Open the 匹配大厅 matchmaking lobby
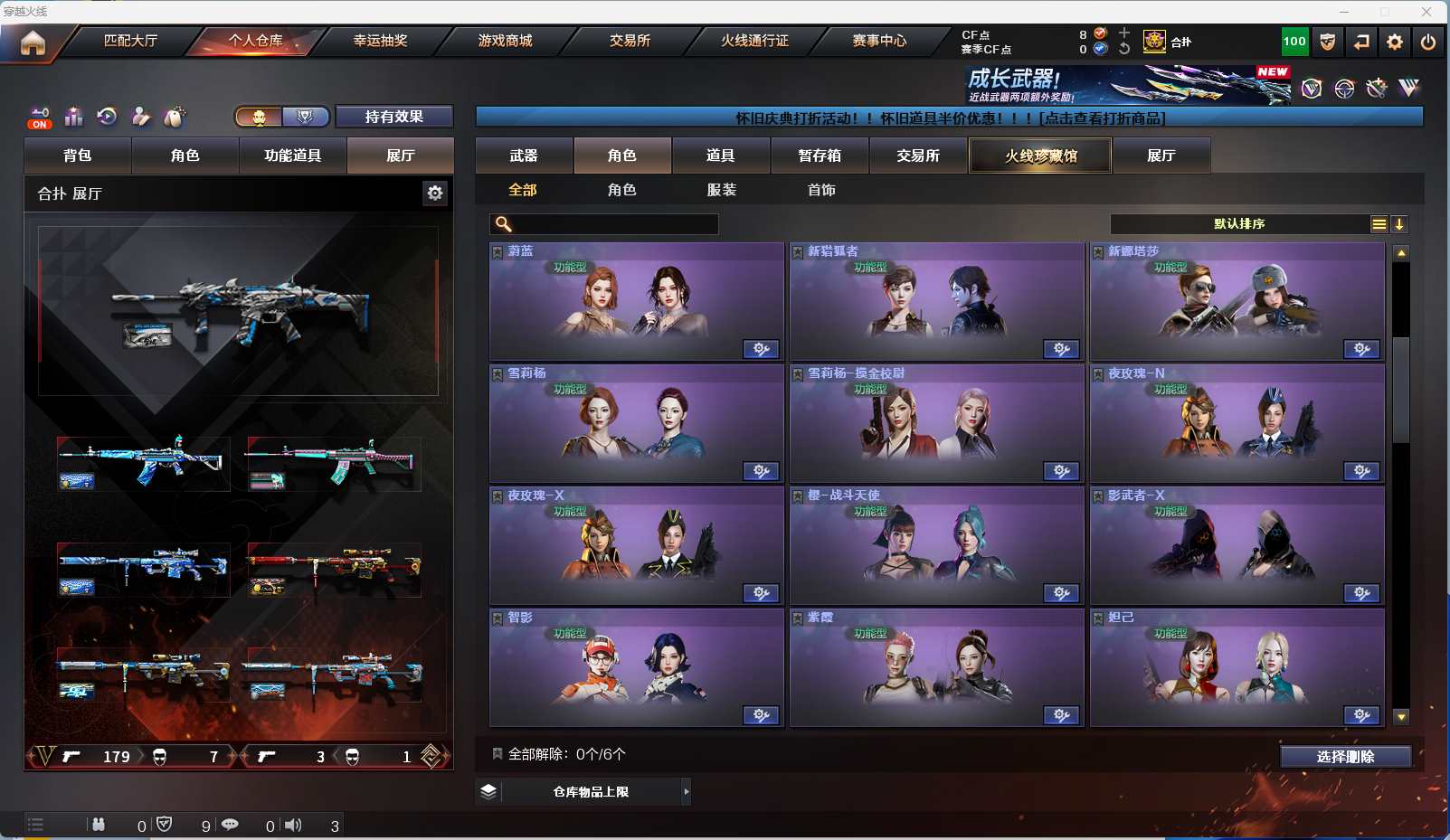1450x840 pixels. pyautogui.click(x=131, y=41)
